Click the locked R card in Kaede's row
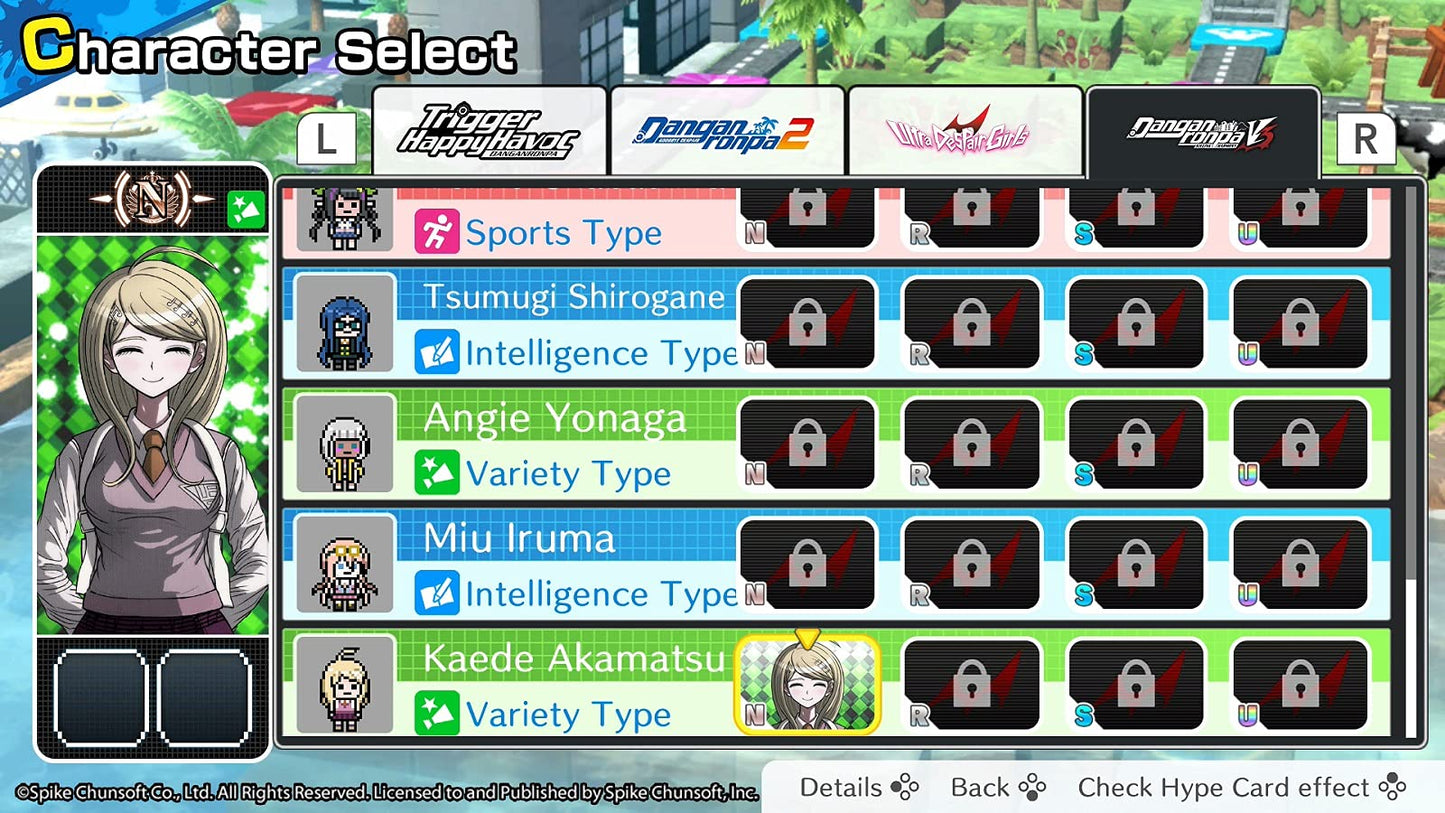Viewport: 1445px width, 813px height. pyautogui.click(x=973, y=683)
